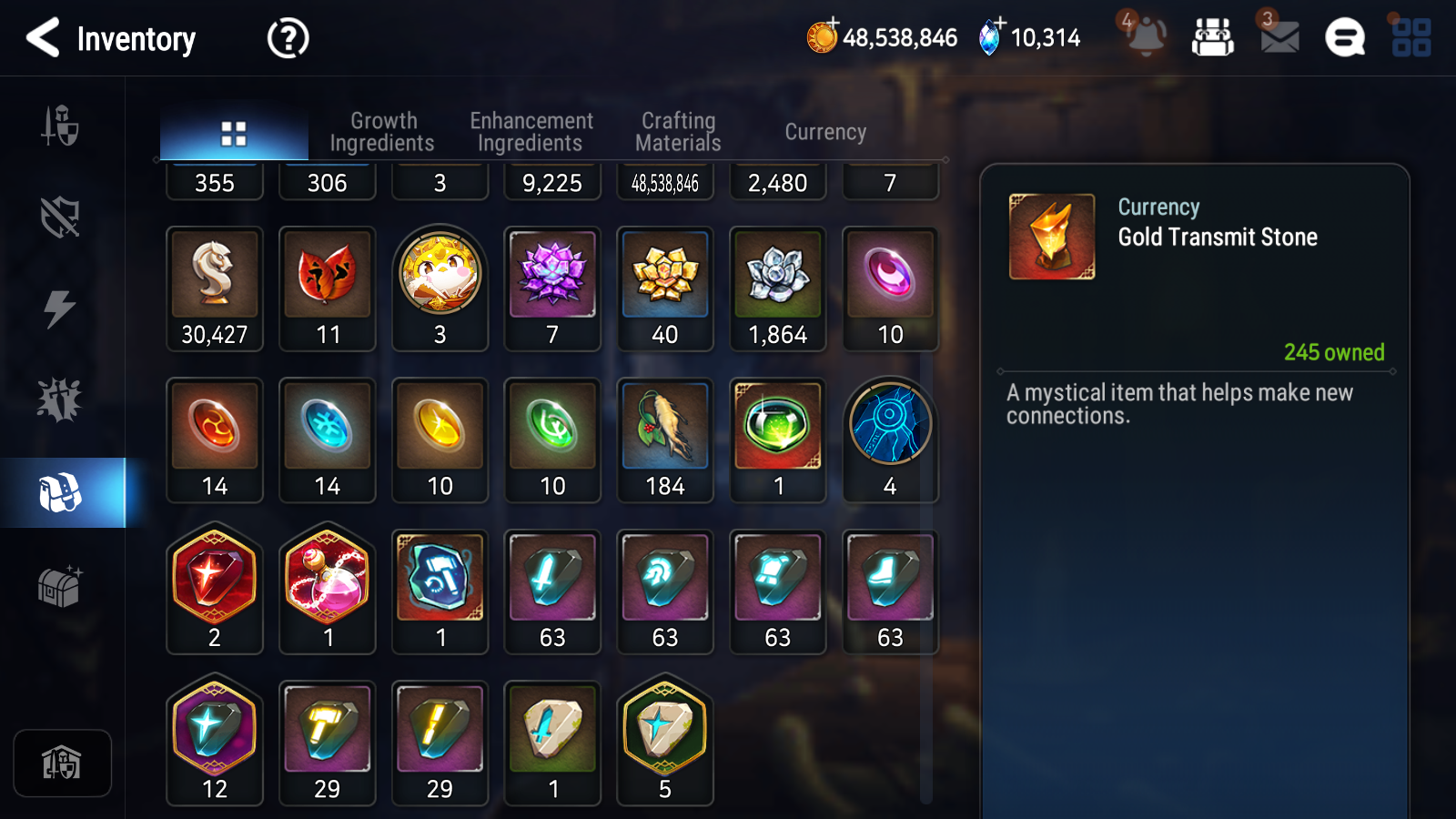Add more gold with the coin icon
Viewport: 1456px width, 819px height.
coord(823,36)
